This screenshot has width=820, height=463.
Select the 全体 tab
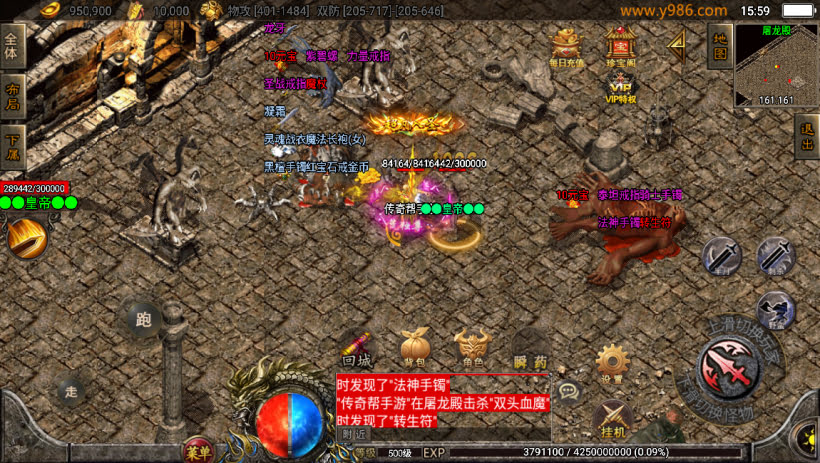12,46
